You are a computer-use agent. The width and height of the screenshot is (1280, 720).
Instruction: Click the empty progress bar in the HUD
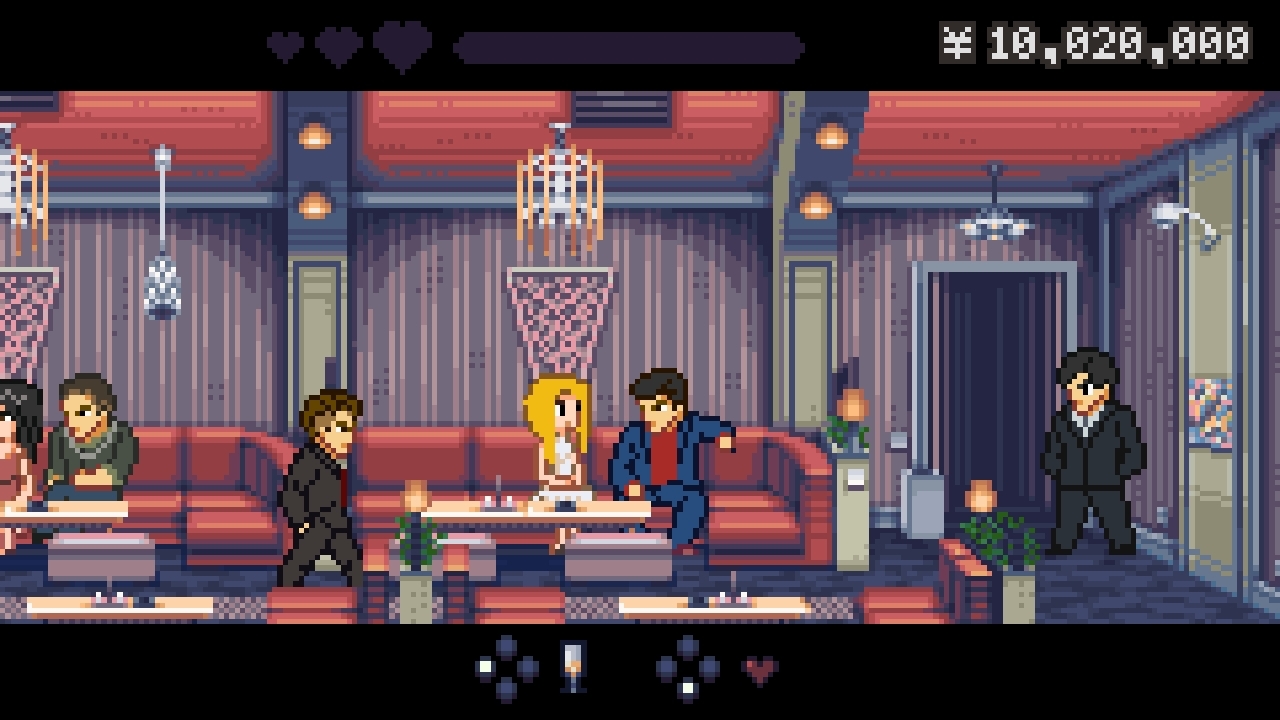click(x=630, y=44)
